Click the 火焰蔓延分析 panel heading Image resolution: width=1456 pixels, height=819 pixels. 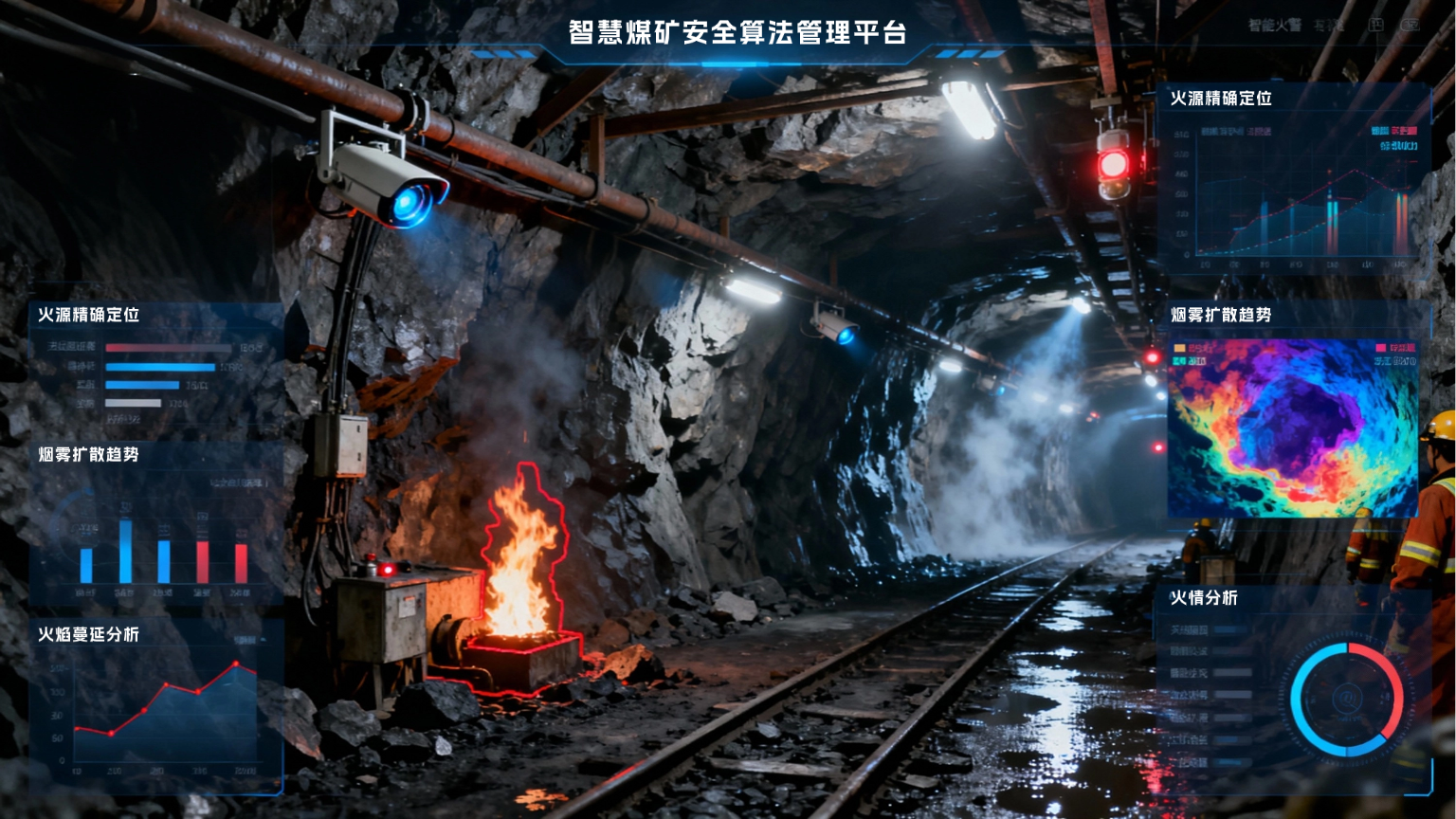click(x=87, y=636)
